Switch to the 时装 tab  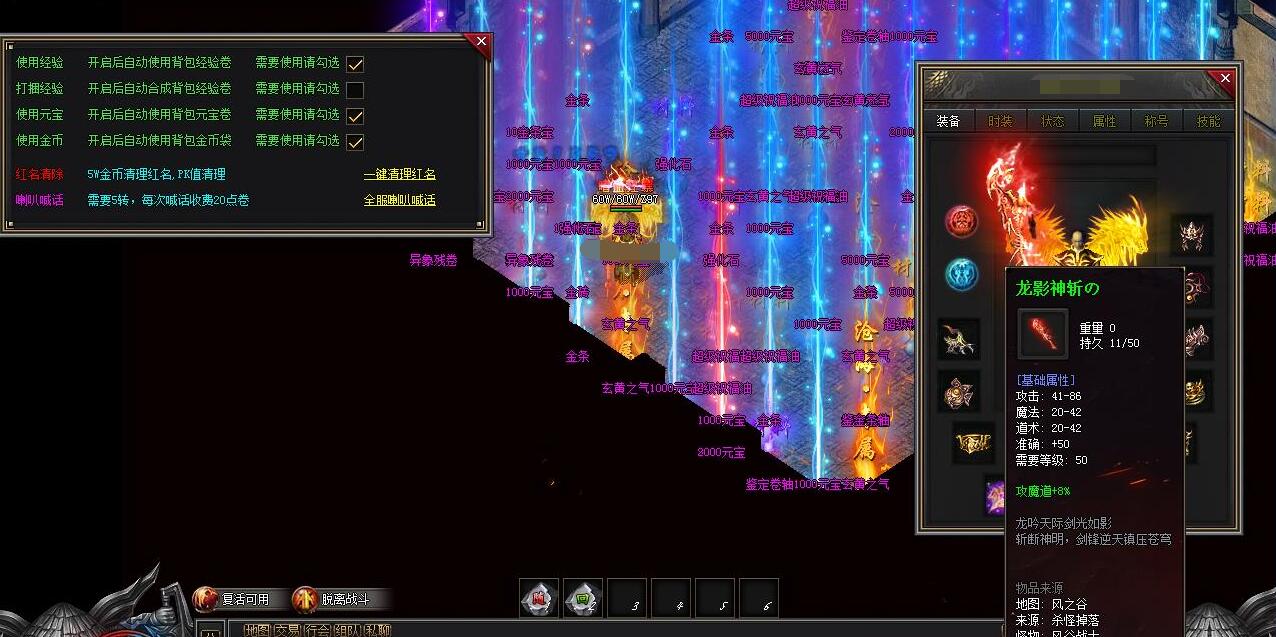(1000, 121)
